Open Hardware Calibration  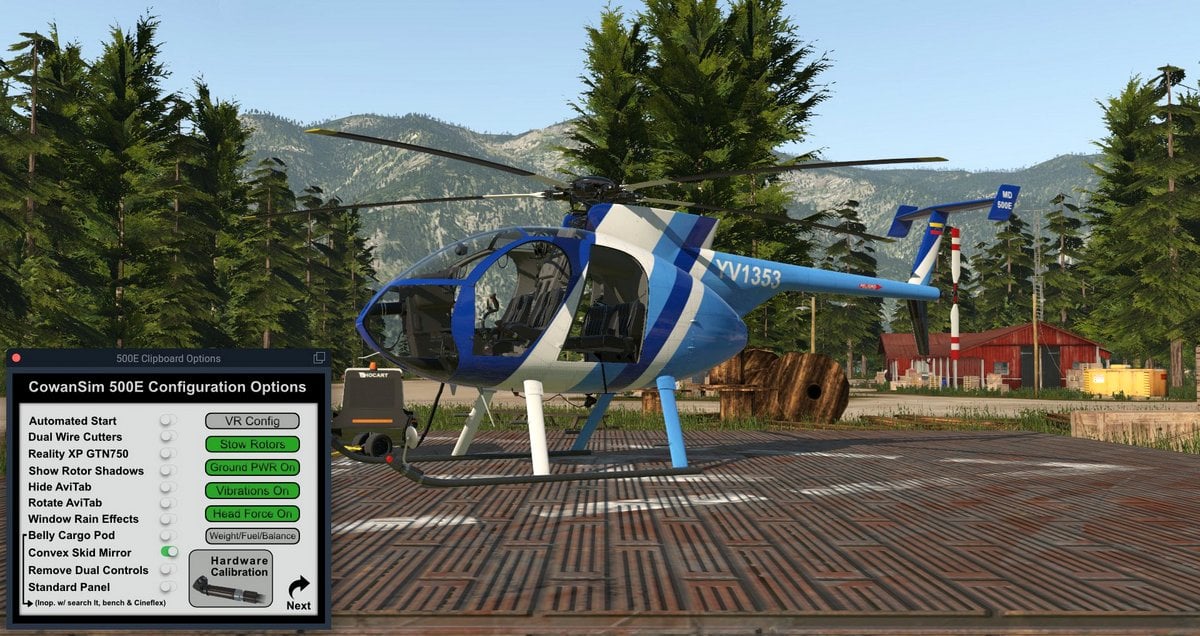[x=230, y=578]
